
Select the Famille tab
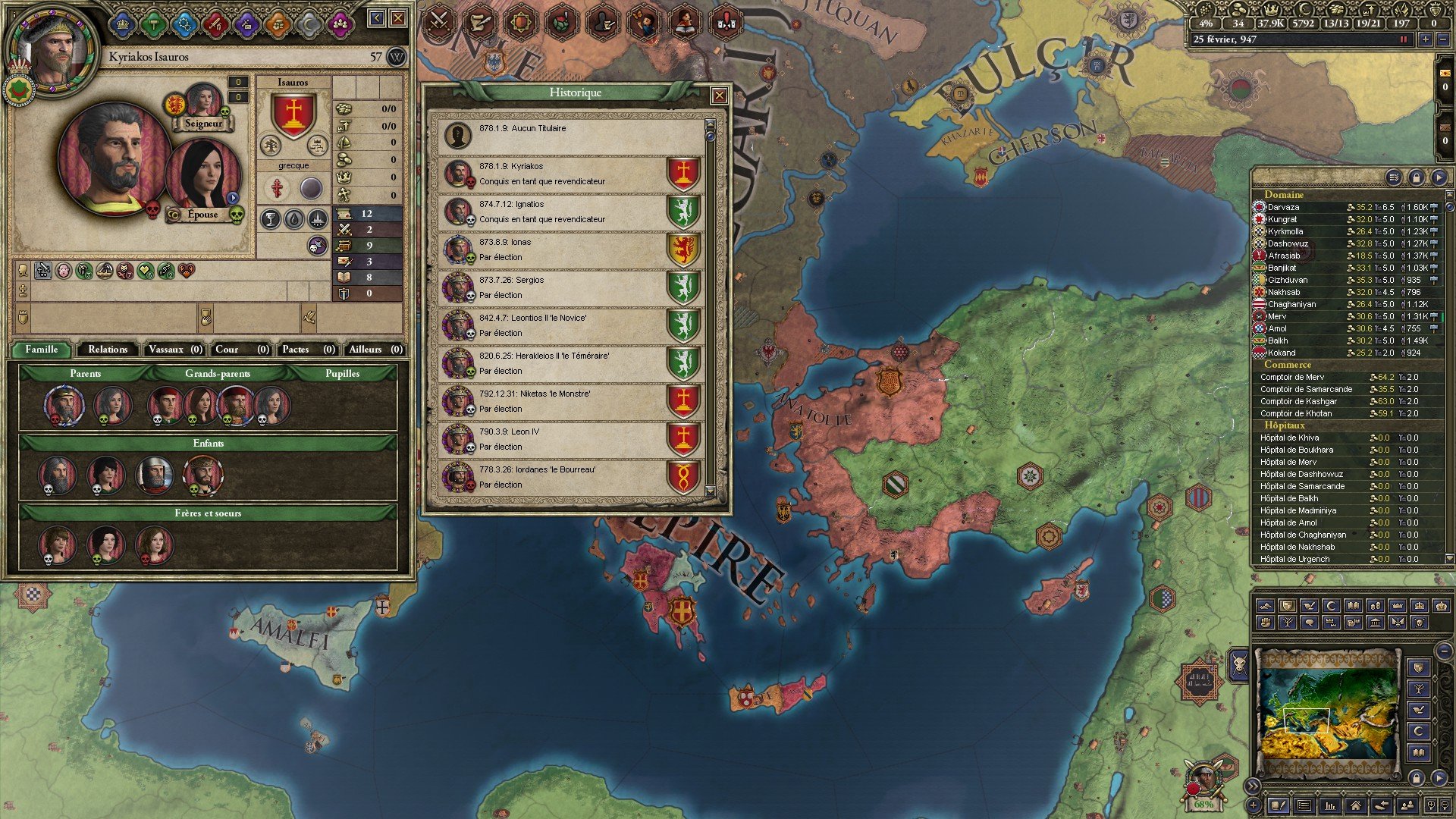point(42,350)
